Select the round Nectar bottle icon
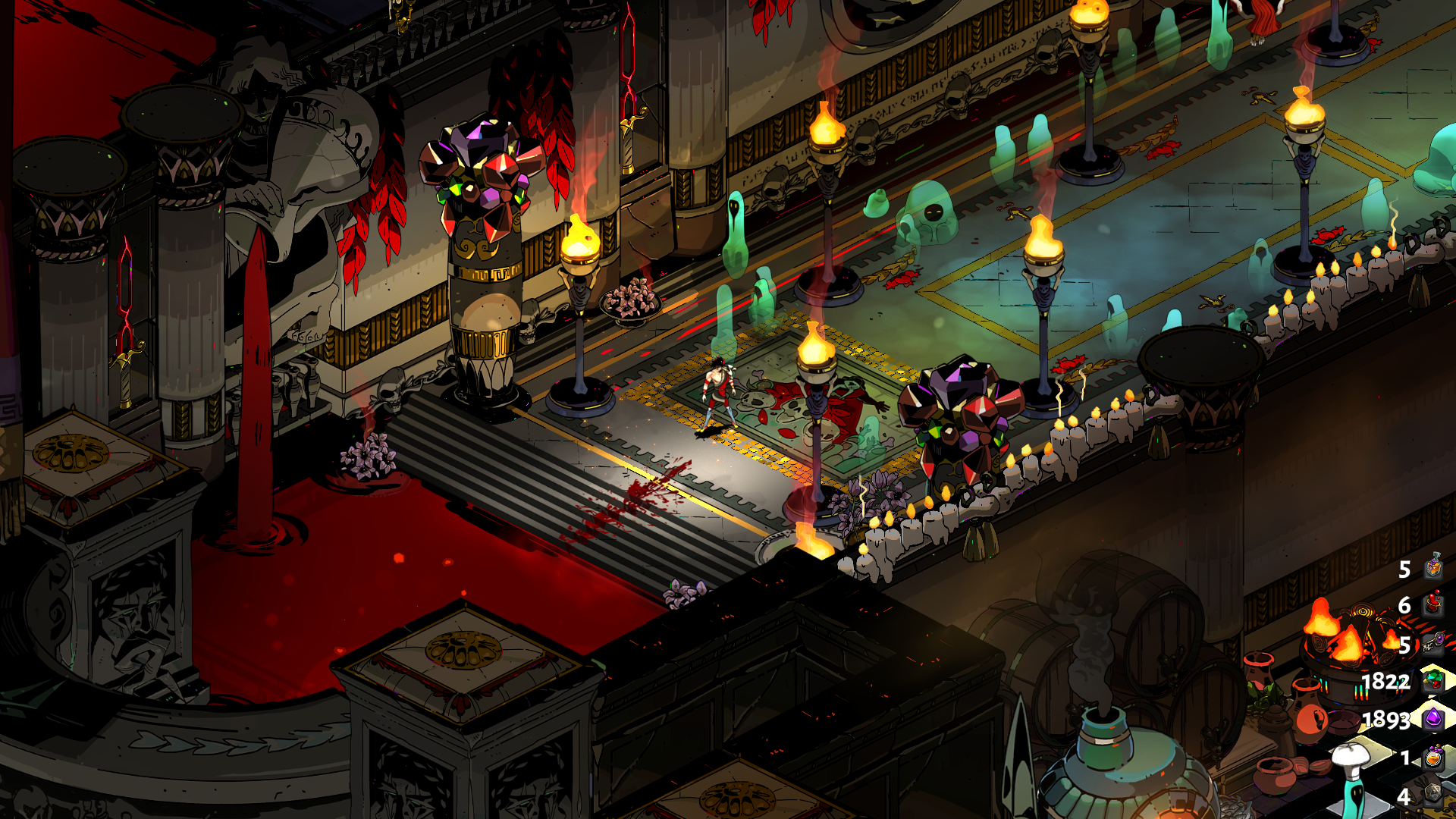 coord(1432,757)
